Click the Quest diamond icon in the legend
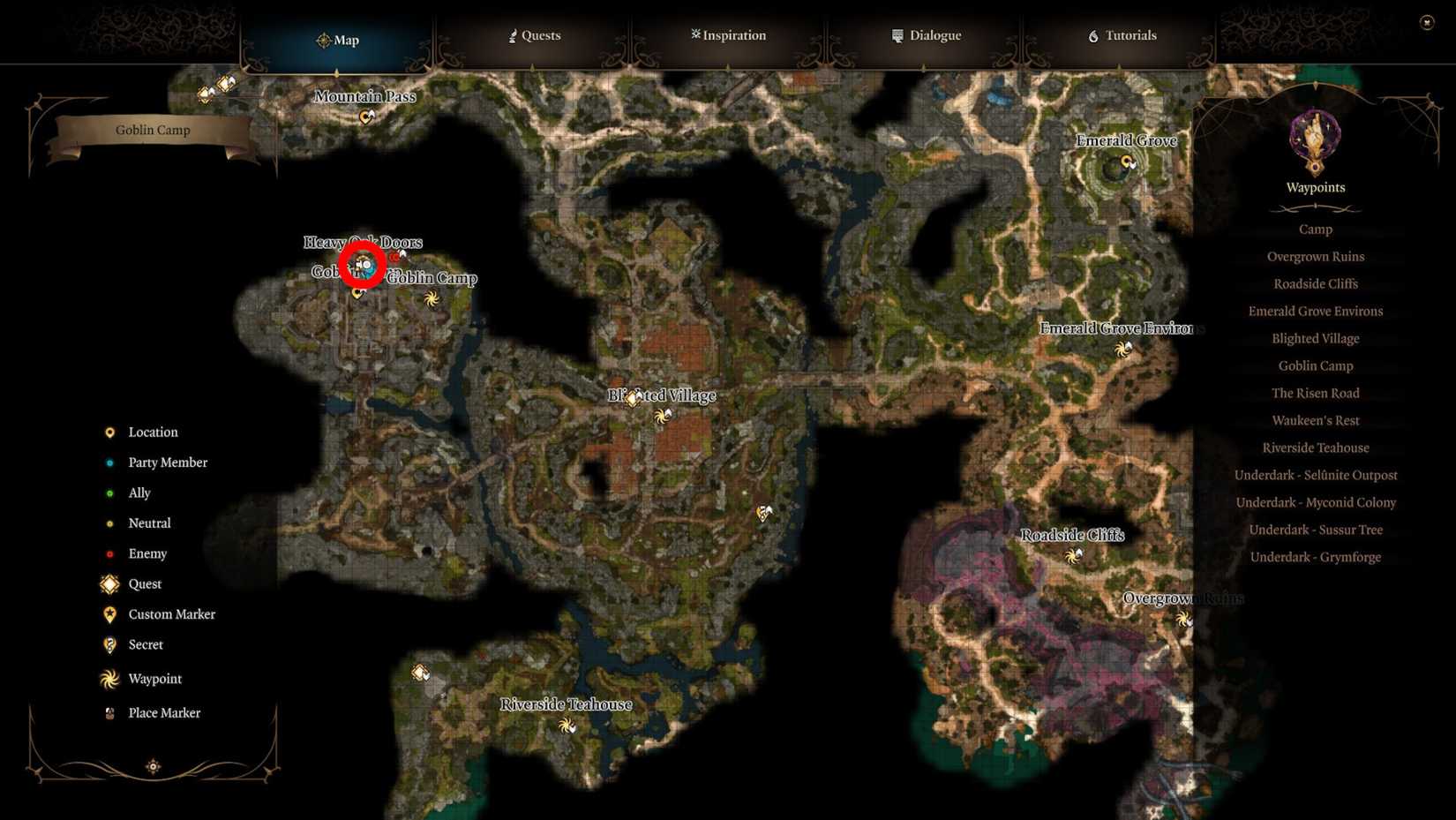 [x=109, y=583]
